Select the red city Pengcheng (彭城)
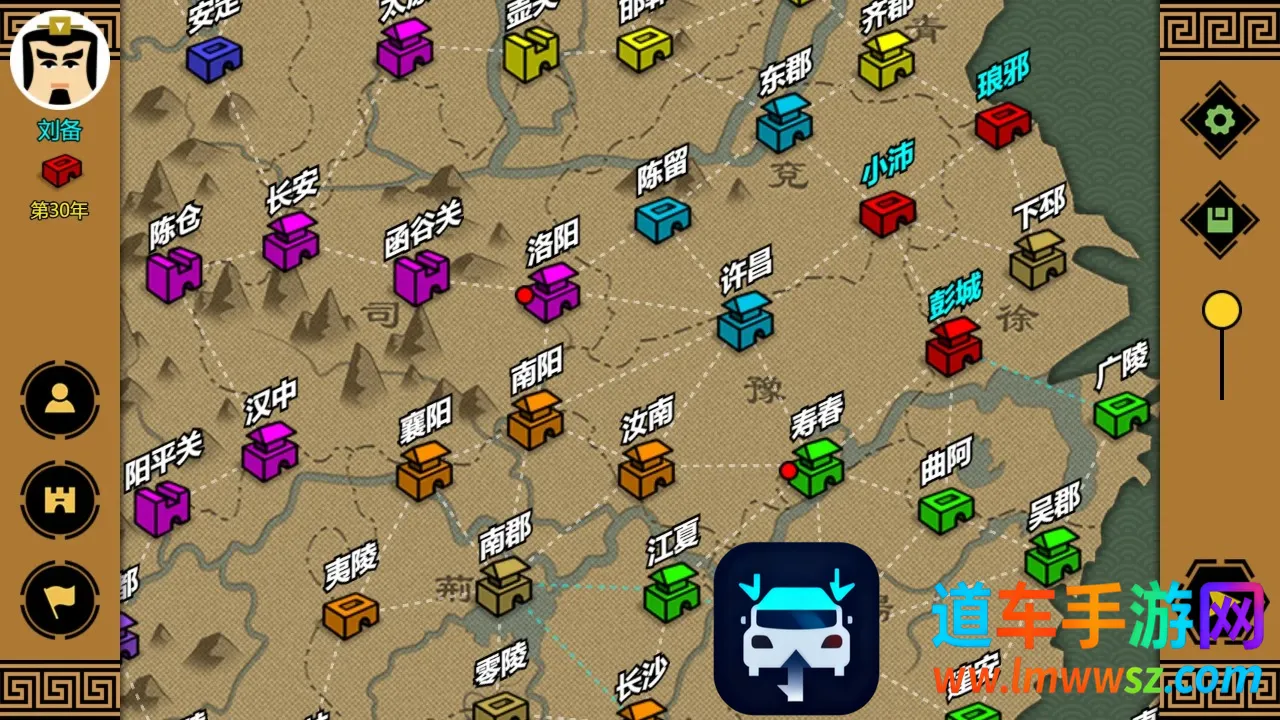 coord(953,346)
